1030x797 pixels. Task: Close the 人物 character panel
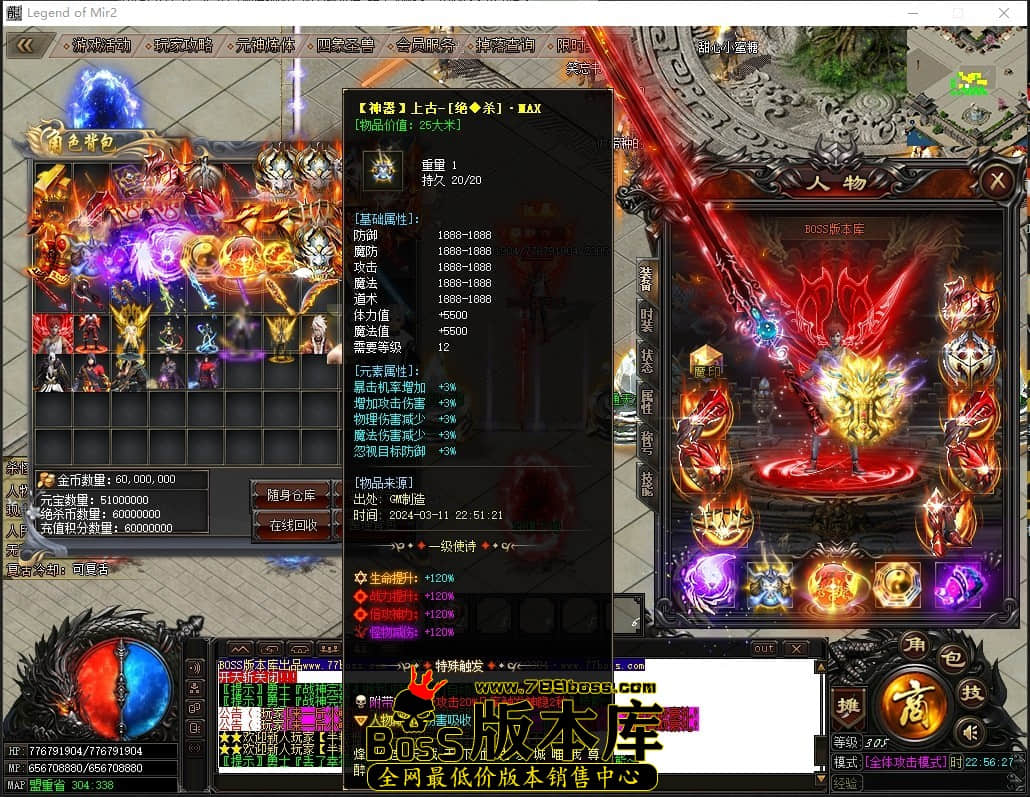point(996,181)
